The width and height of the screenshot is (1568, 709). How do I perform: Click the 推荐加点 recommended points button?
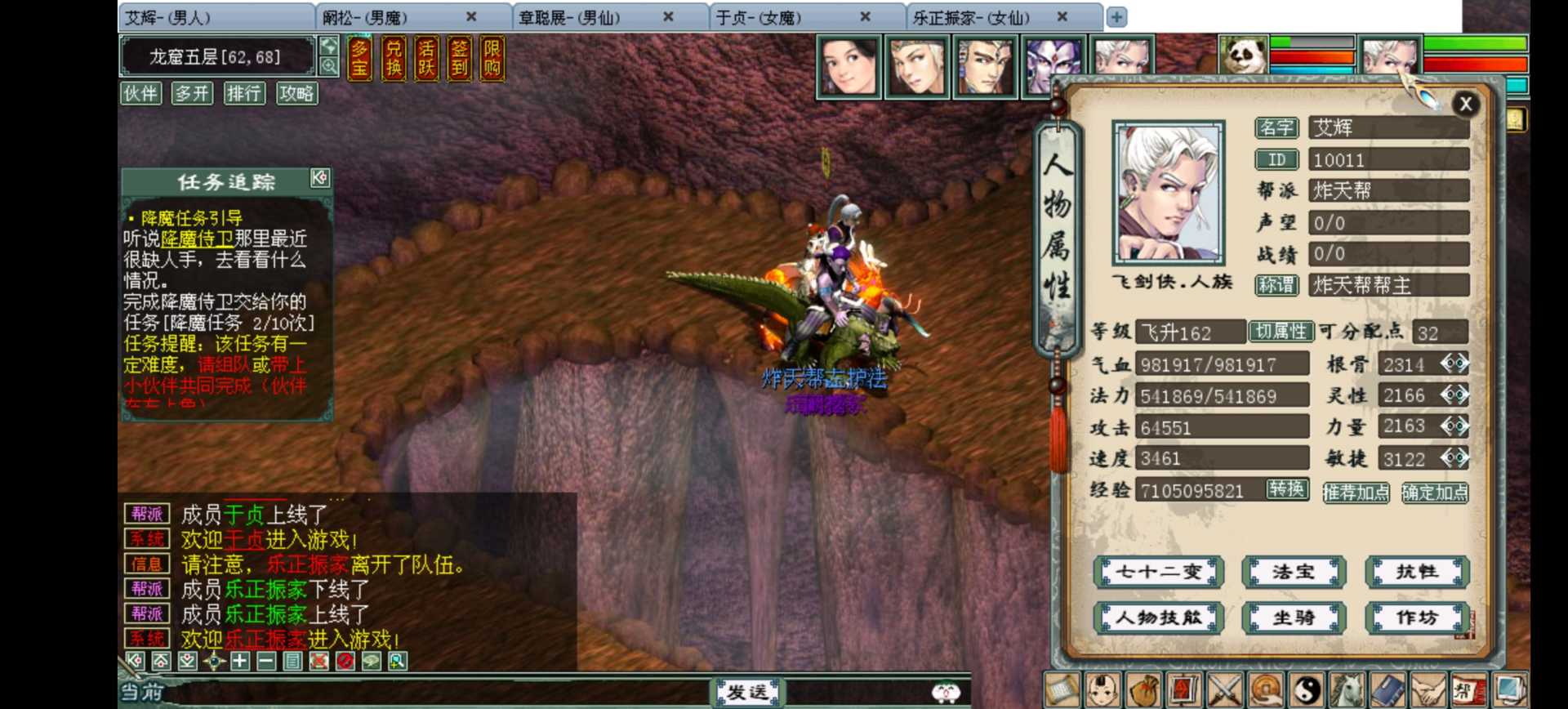coord(1356,492)
